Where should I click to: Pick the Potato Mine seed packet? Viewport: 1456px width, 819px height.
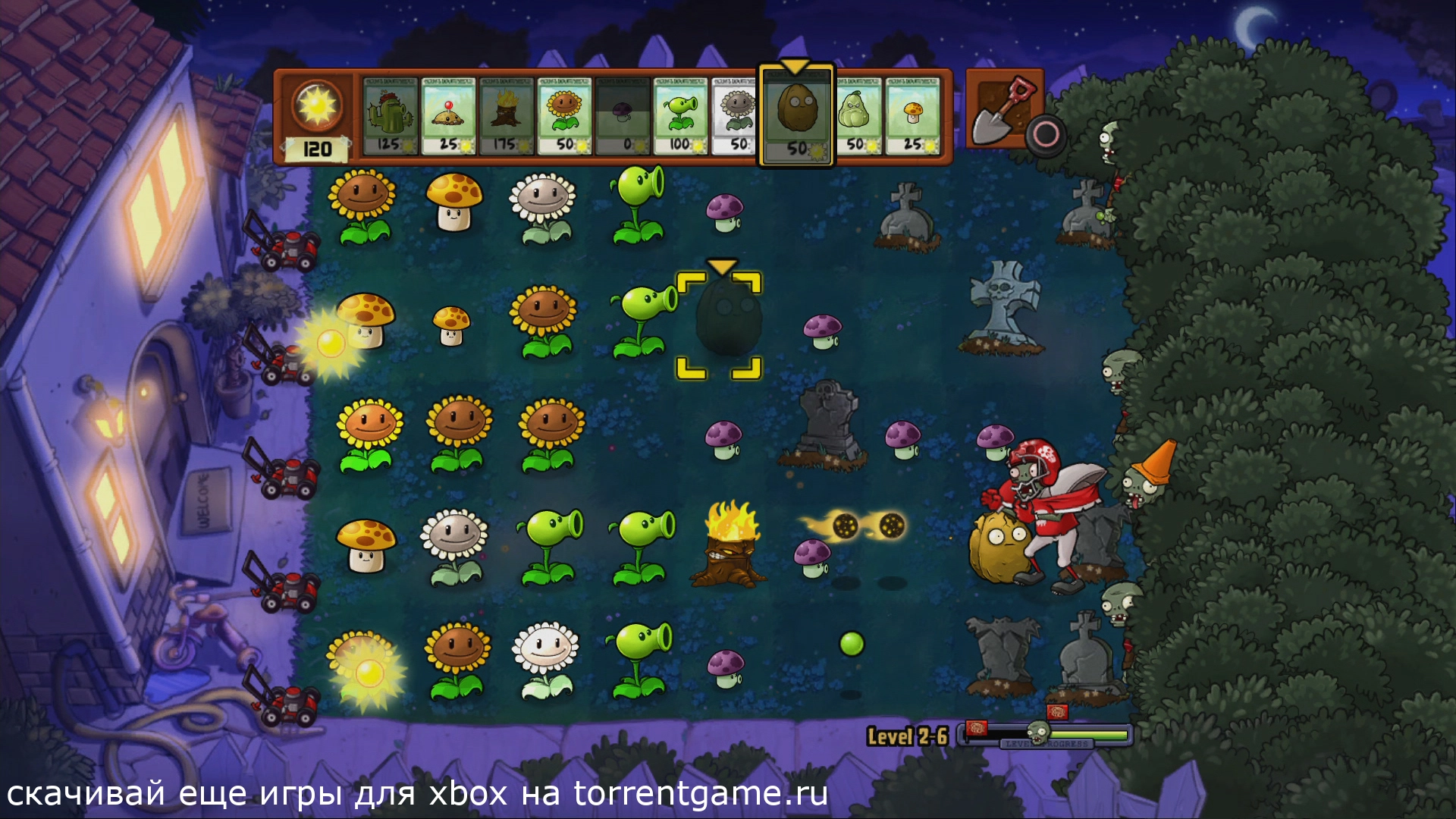449,116
